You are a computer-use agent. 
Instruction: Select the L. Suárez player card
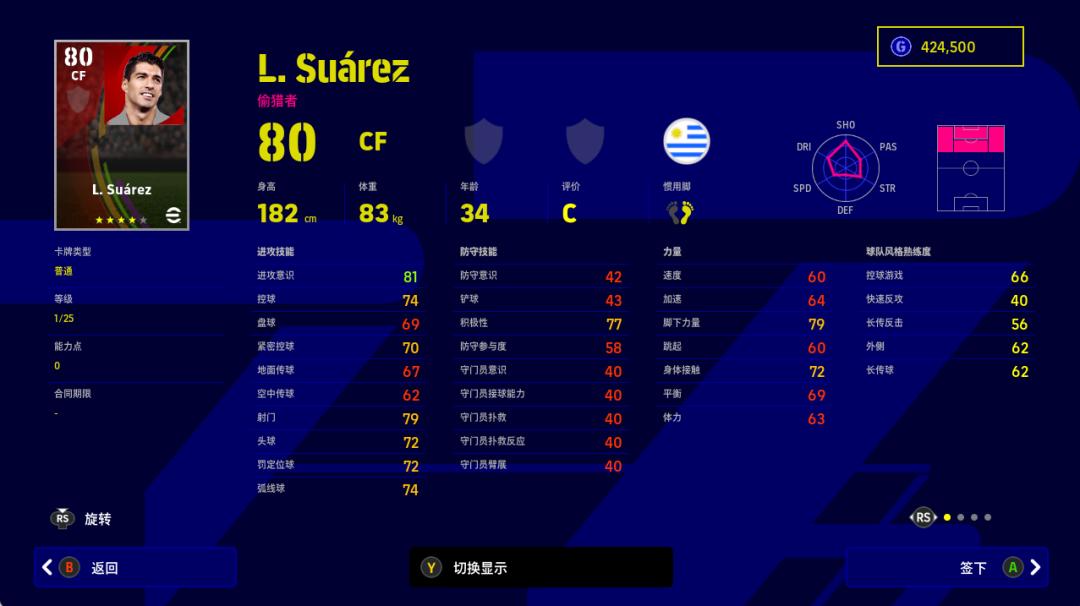point(122,135)
